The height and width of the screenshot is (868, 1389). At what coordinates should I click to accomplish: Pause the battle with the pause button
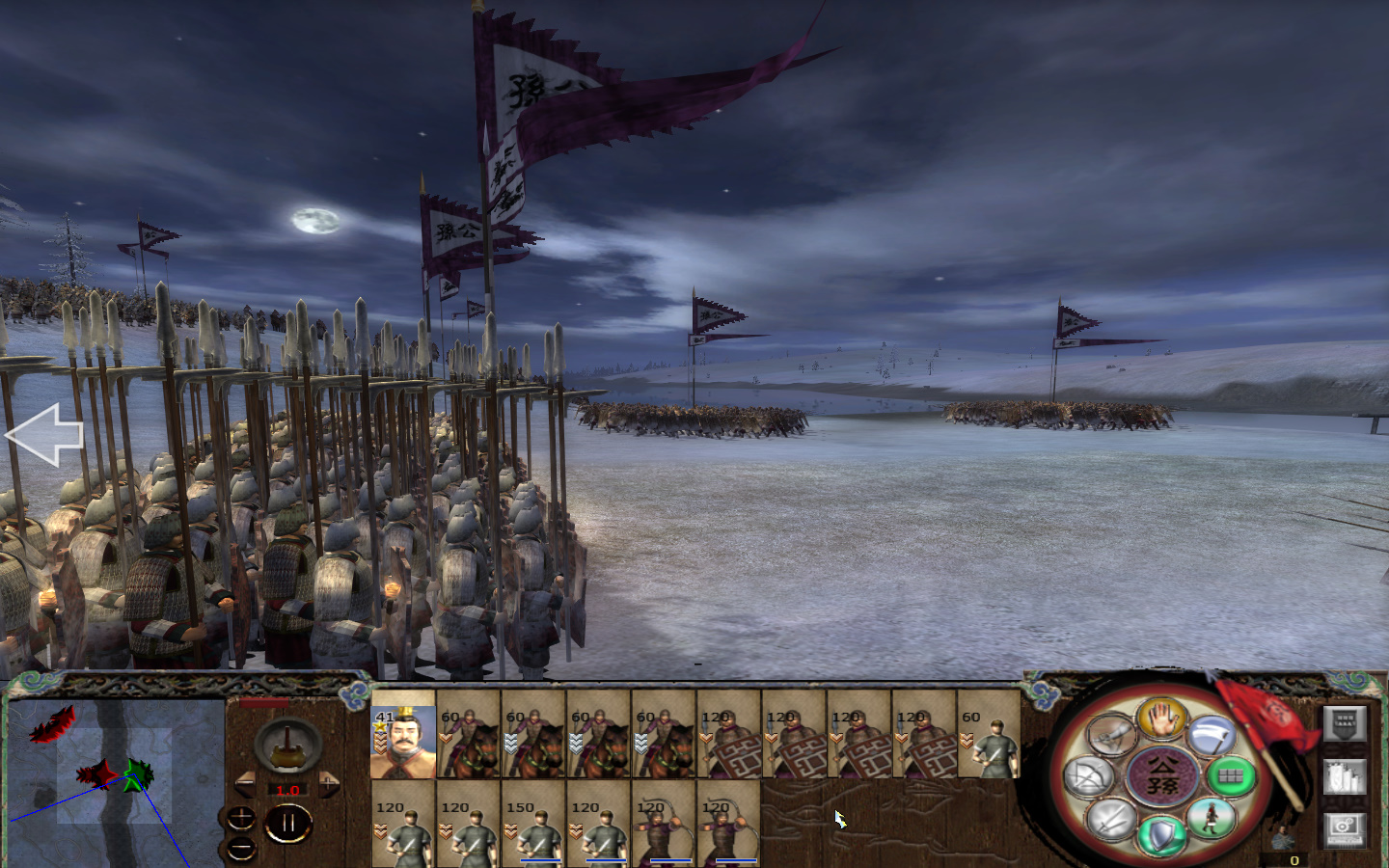point(287,821)
